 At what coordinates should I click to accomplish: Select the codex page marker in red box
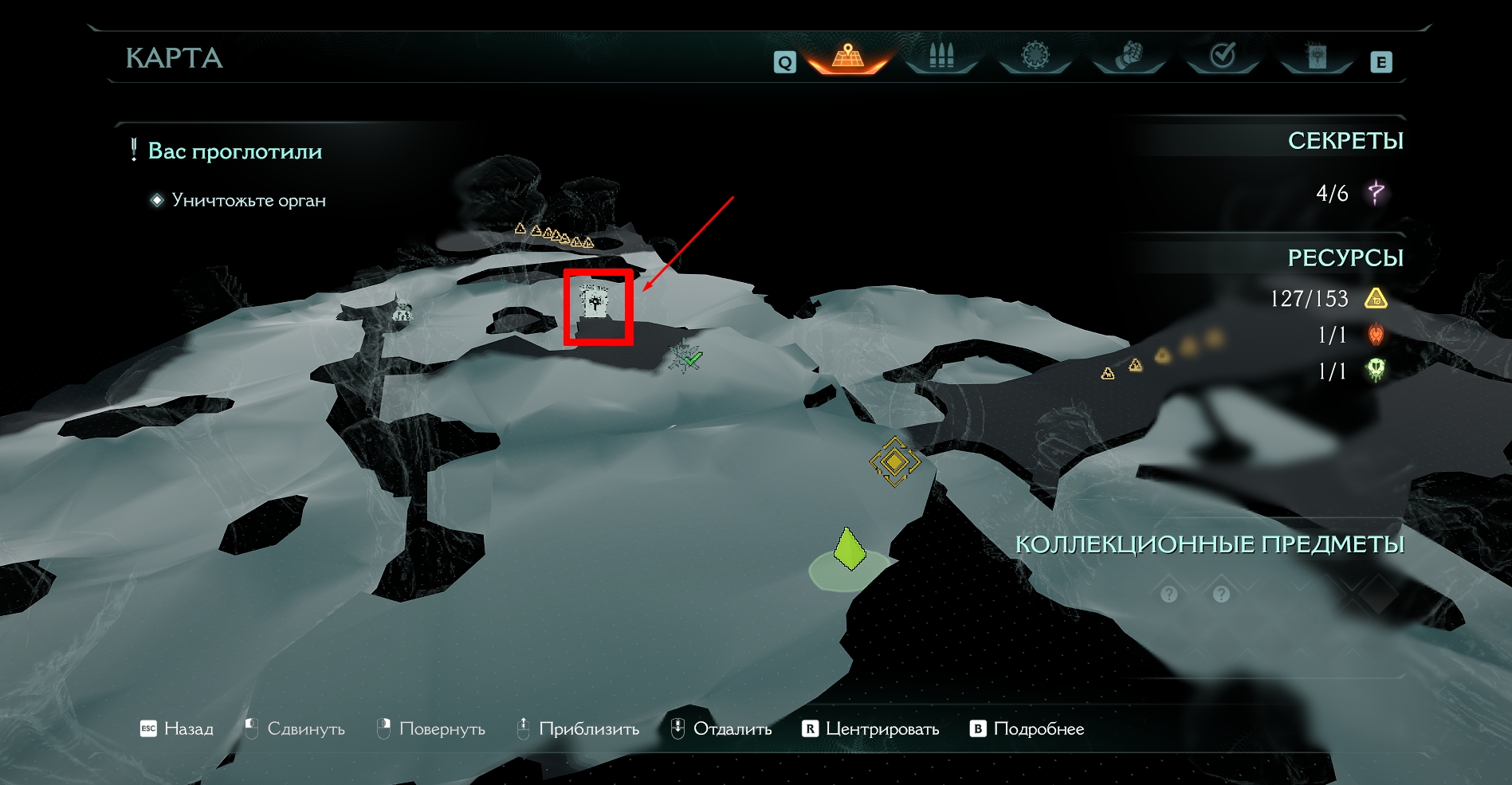[x=595, y=302]
